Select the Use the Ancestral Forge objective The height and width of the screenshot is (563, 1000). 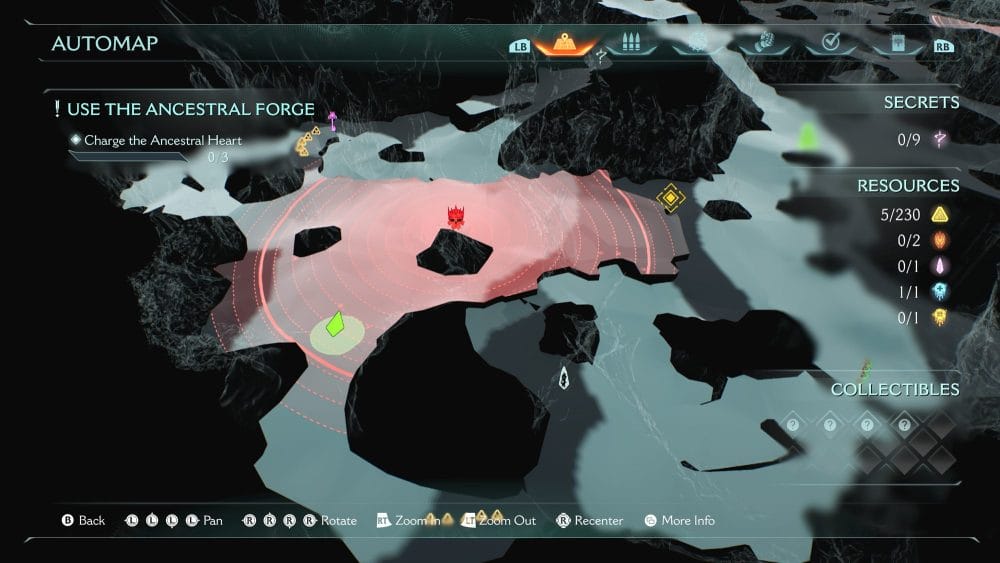click(x=190, y=109)
